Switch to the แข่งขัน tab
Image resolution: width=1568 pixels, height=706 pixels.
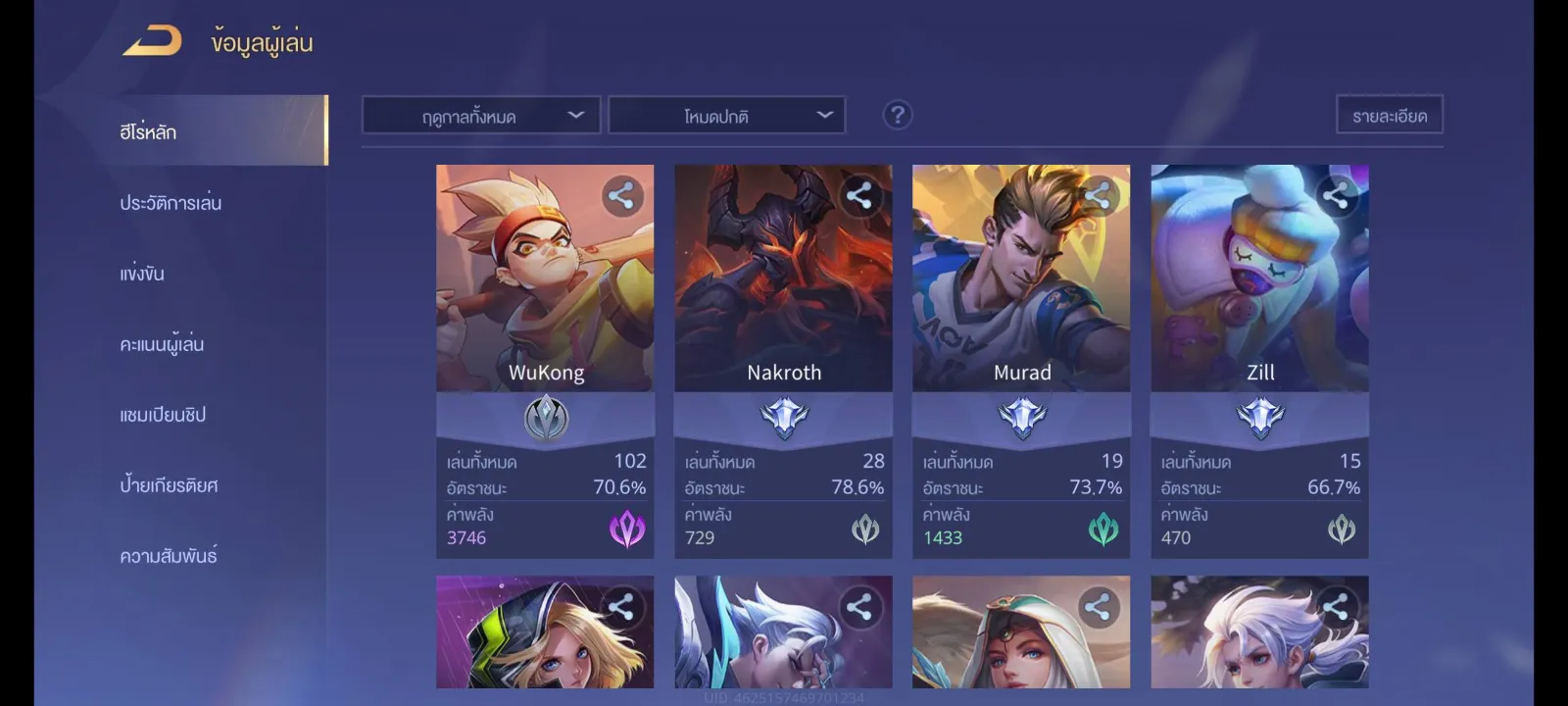click(x=142, y=274)
